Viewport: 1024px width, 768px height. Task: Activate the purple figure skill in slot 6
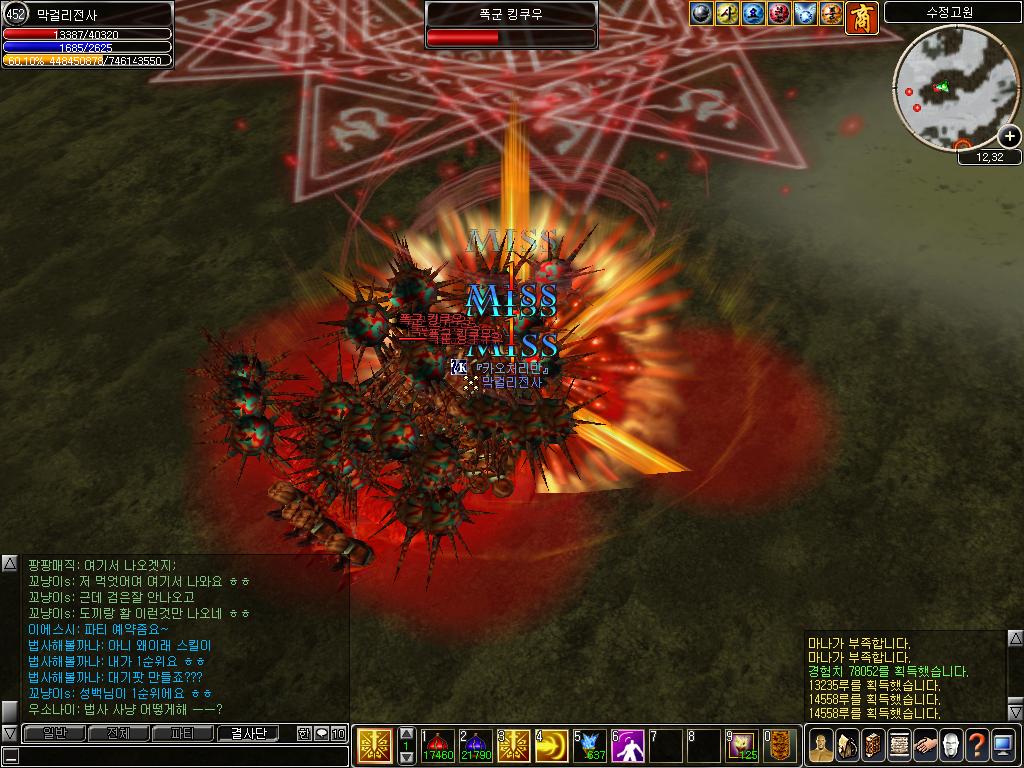(627, 746)
